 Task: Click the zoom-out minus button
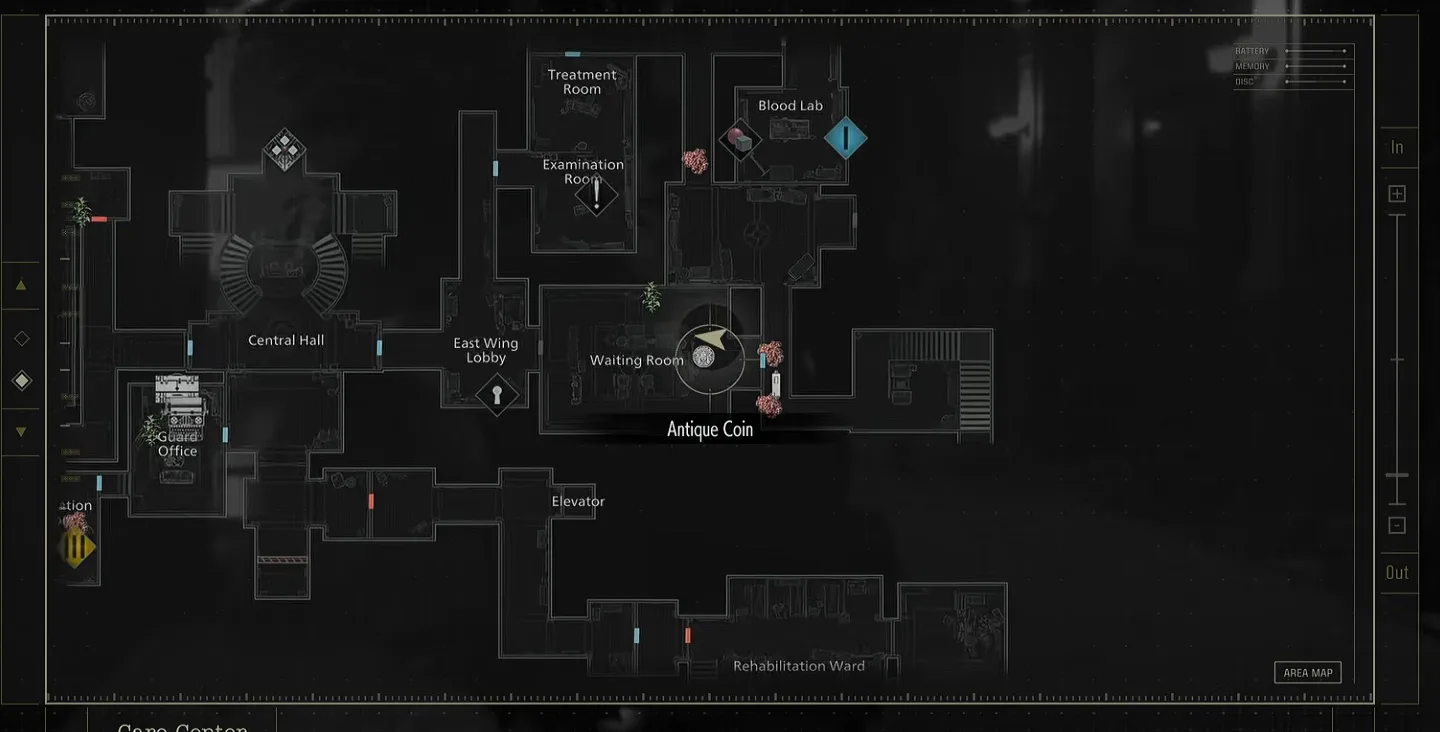[x=1397, y=525]
